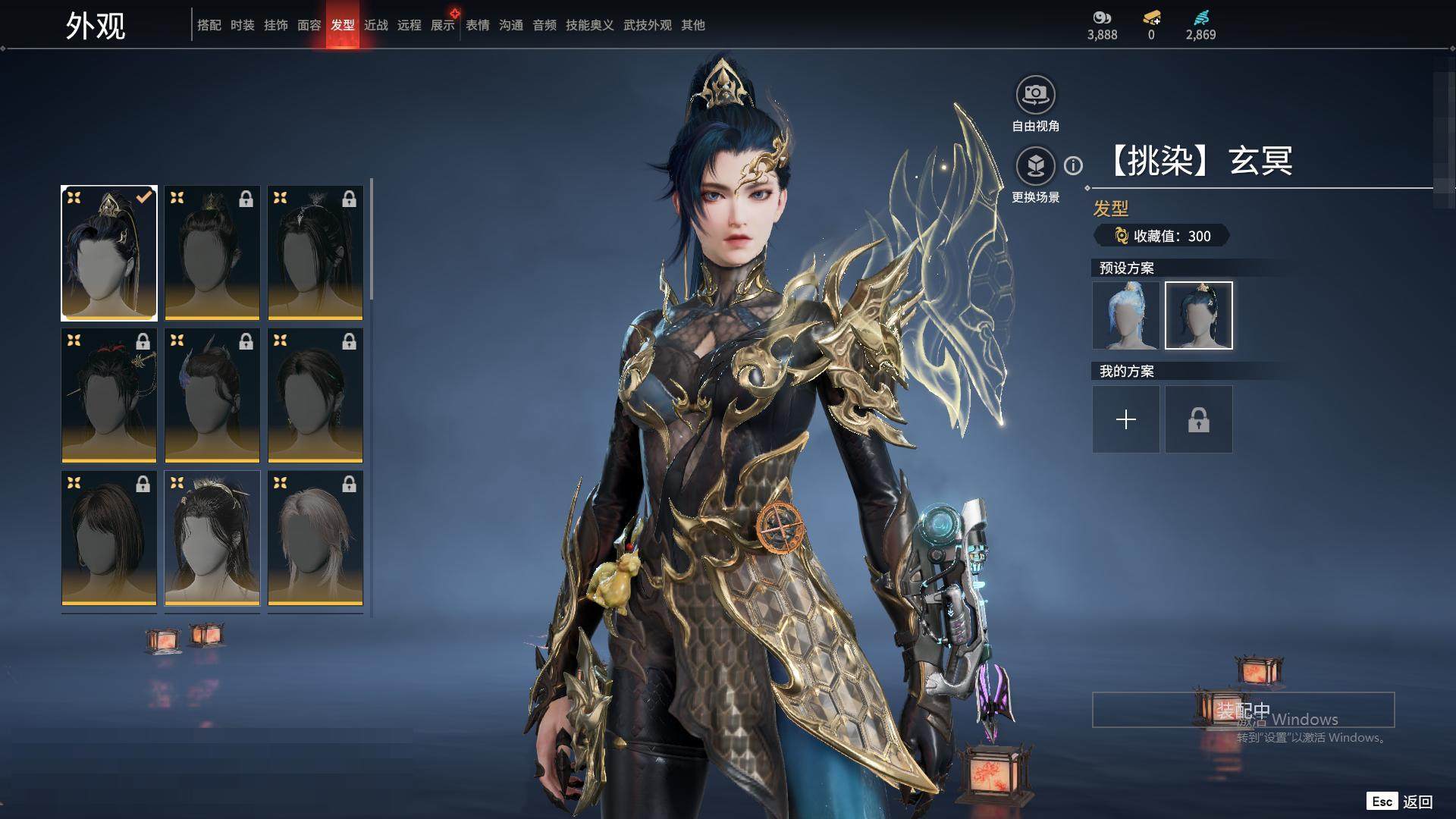This screenshot has width=1456, height=819.
Task: Select the equipped hairstyle with checkmark
Action: tap(109, 253)
